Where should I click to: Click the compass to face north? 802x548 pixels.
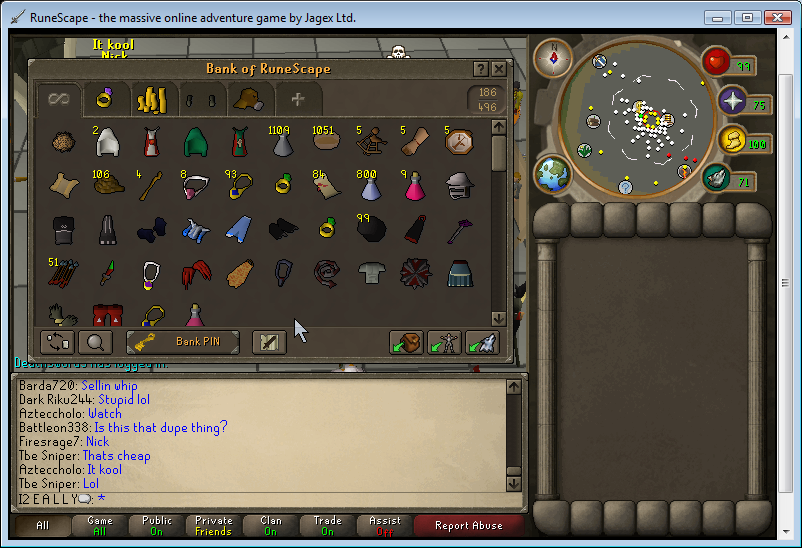coord(551,59)
